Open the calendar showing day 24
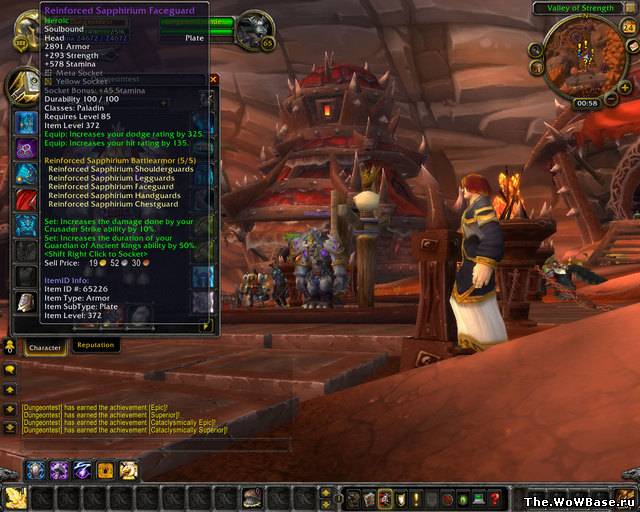640x512 pixels. (x=630, y=29)
